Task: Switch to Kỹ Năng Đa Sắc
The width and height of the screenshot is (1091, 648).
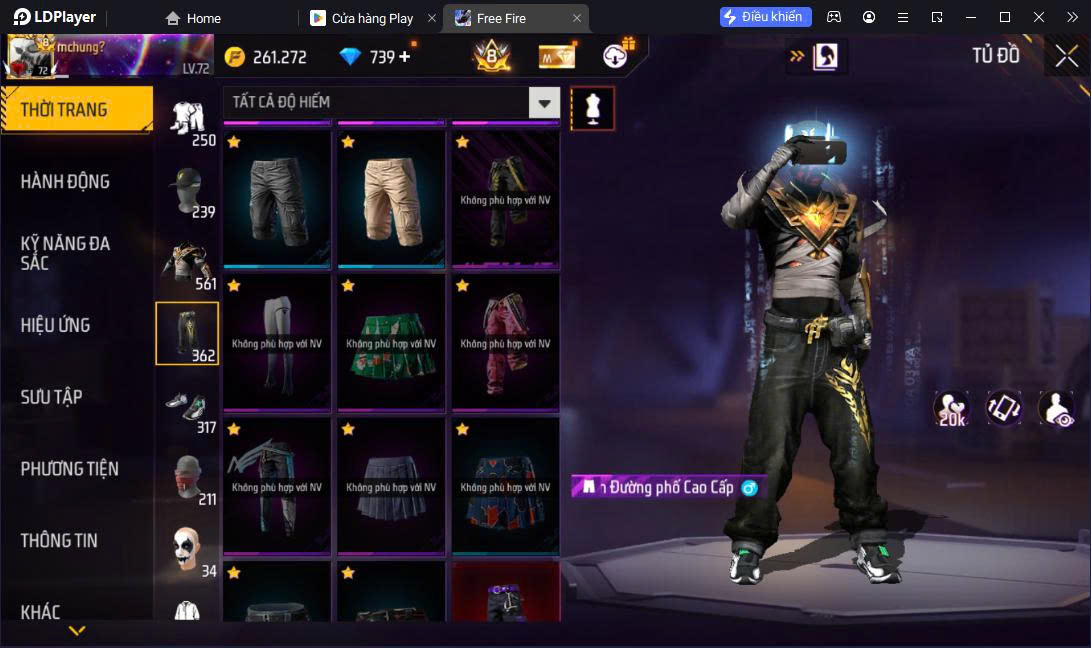Action: pyautogui.click(x=66, y=253)
